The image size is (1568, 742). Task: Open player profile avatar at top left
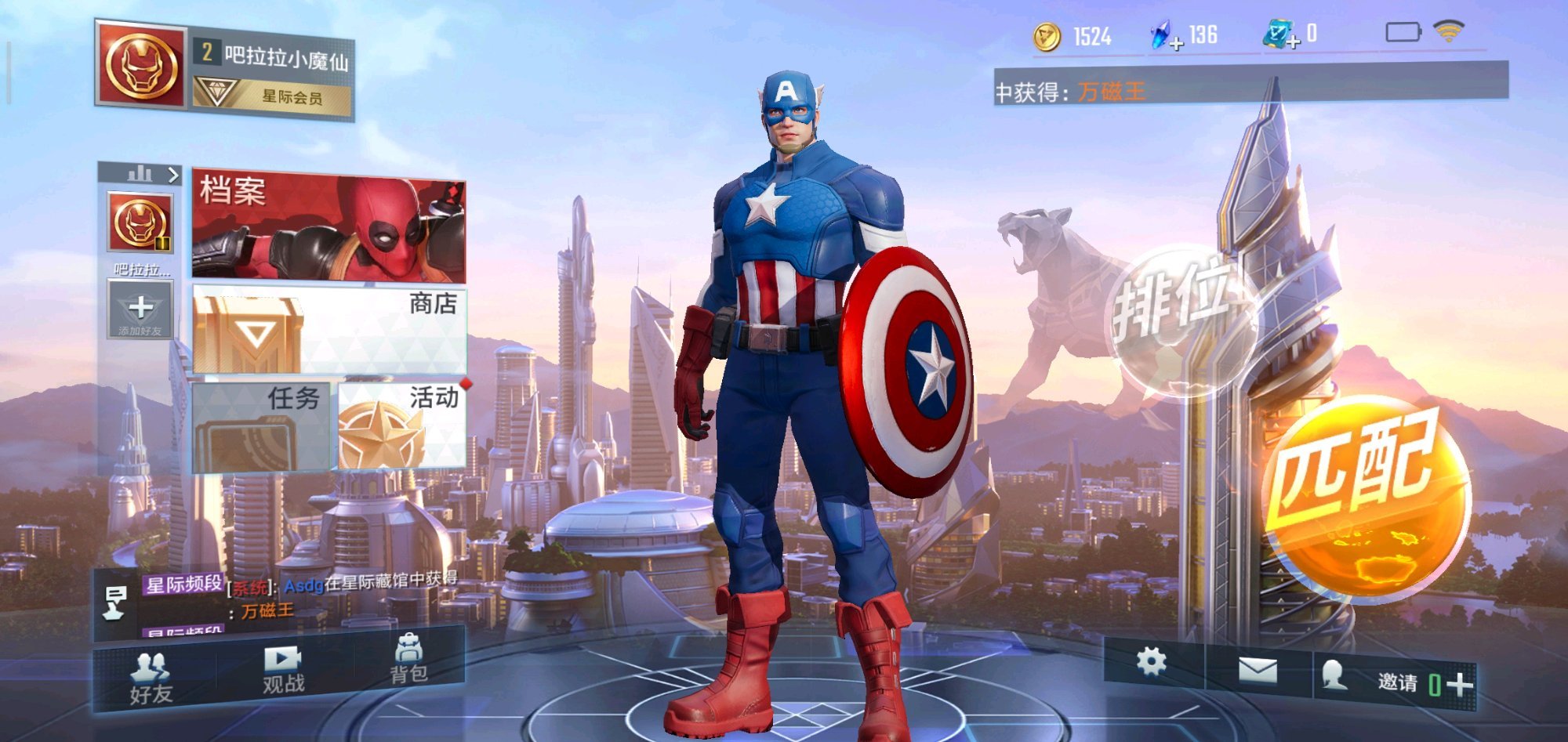141,65
